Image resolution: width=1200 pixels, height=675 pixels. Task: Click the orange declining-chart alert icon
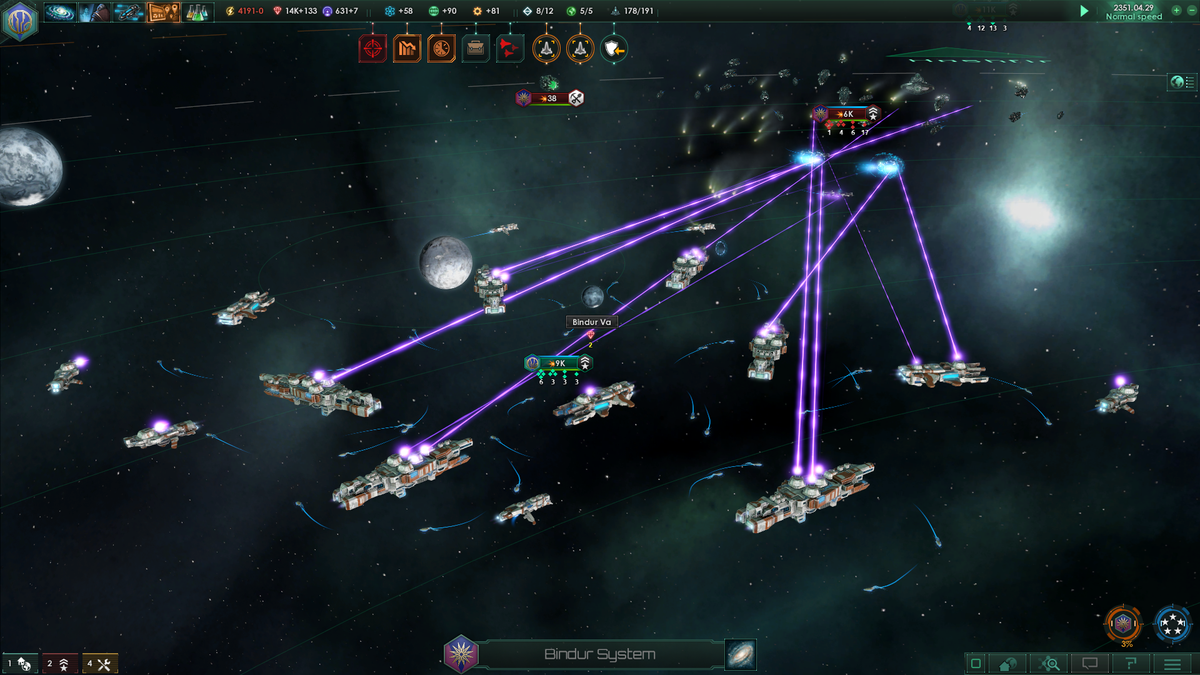407,47
